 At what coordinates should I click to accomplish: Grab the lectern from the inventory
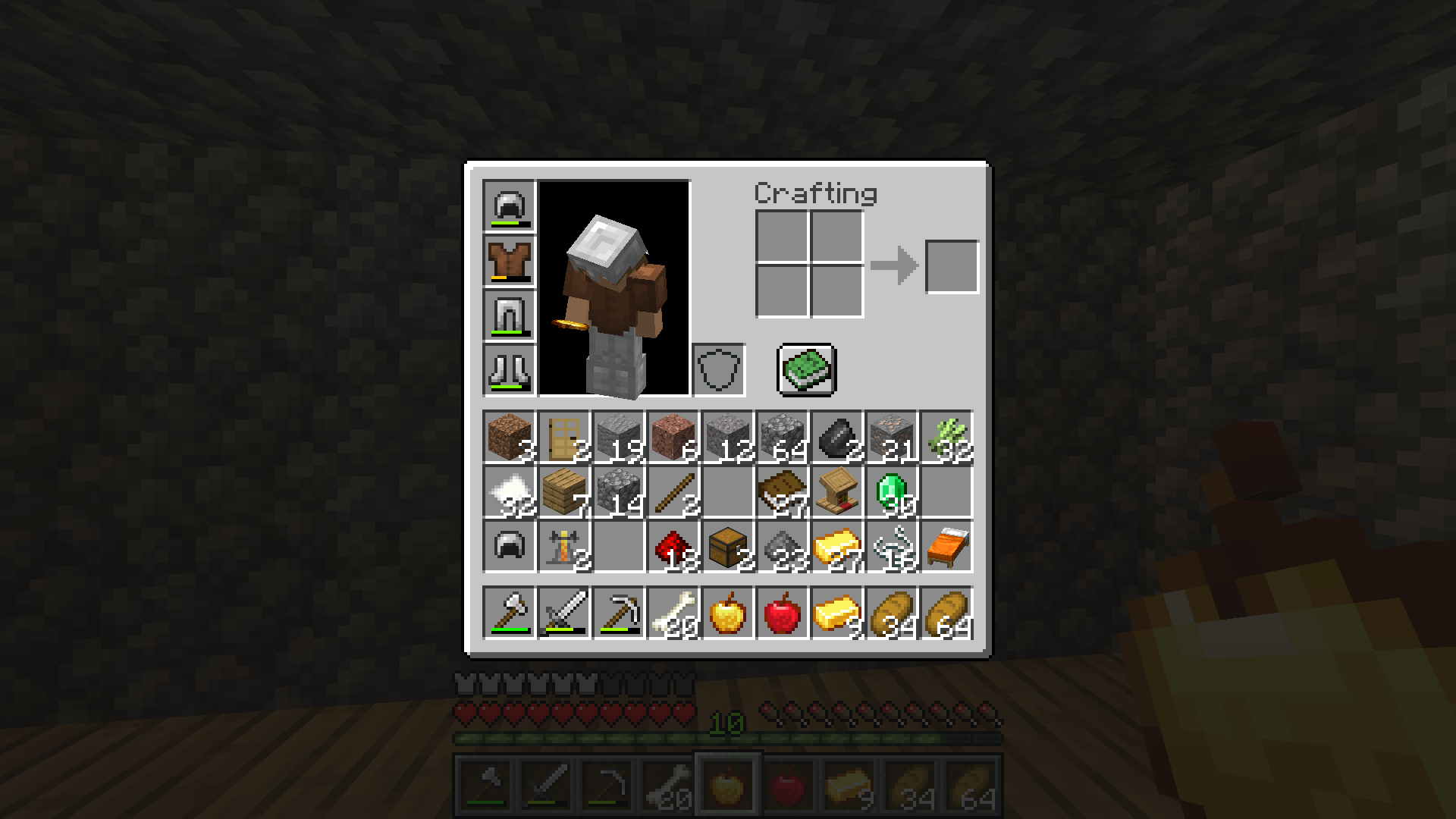(836, 492)
